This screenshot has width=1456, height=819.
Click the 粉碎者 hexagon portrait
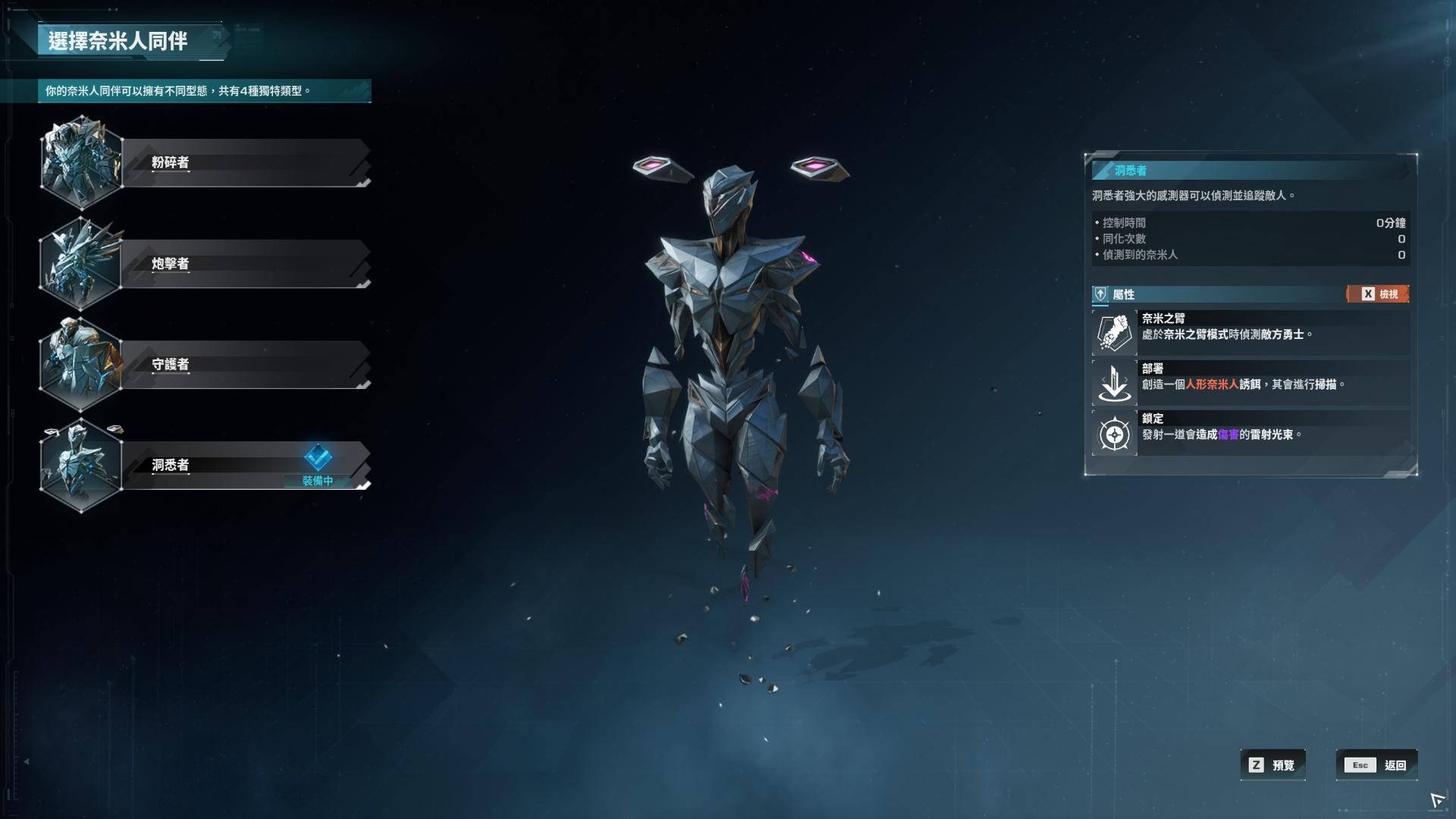click(x=80, y=162)
